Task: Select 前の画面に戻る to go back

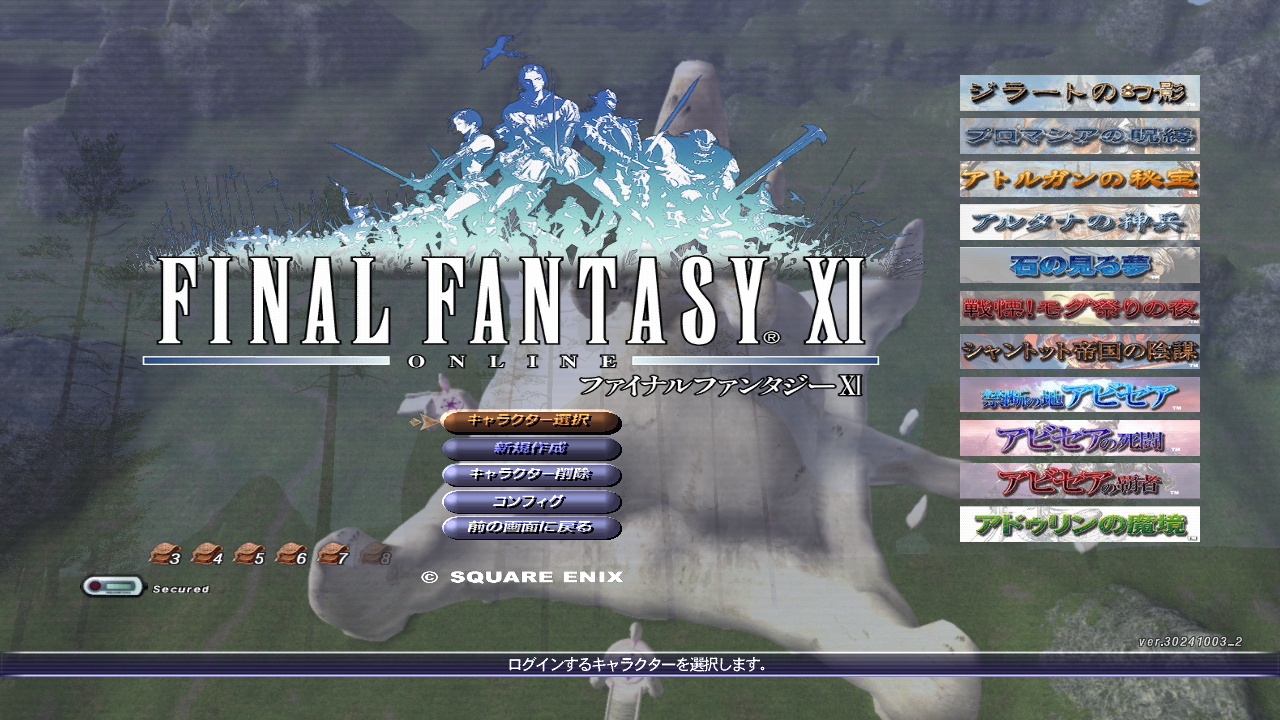Action: pos(530,529)
